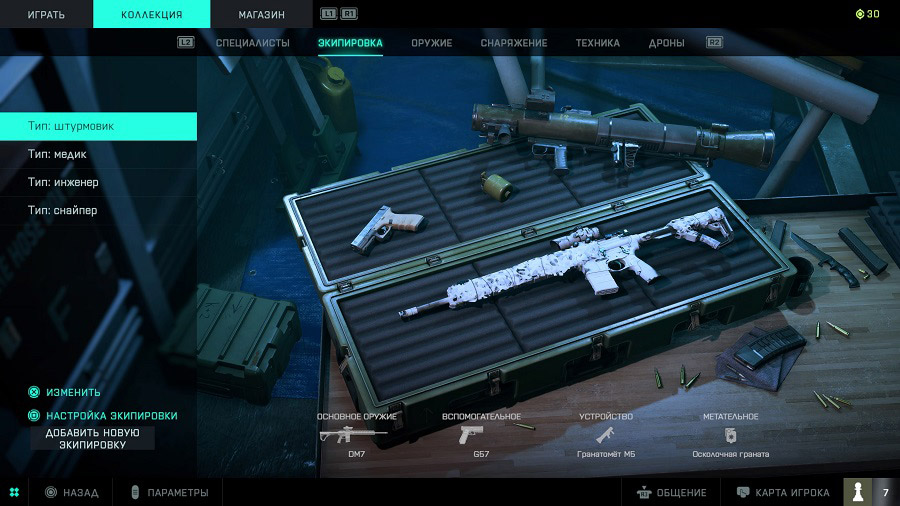
Task: Switch to the ОРУЖИЕ category
Action: 431,43
